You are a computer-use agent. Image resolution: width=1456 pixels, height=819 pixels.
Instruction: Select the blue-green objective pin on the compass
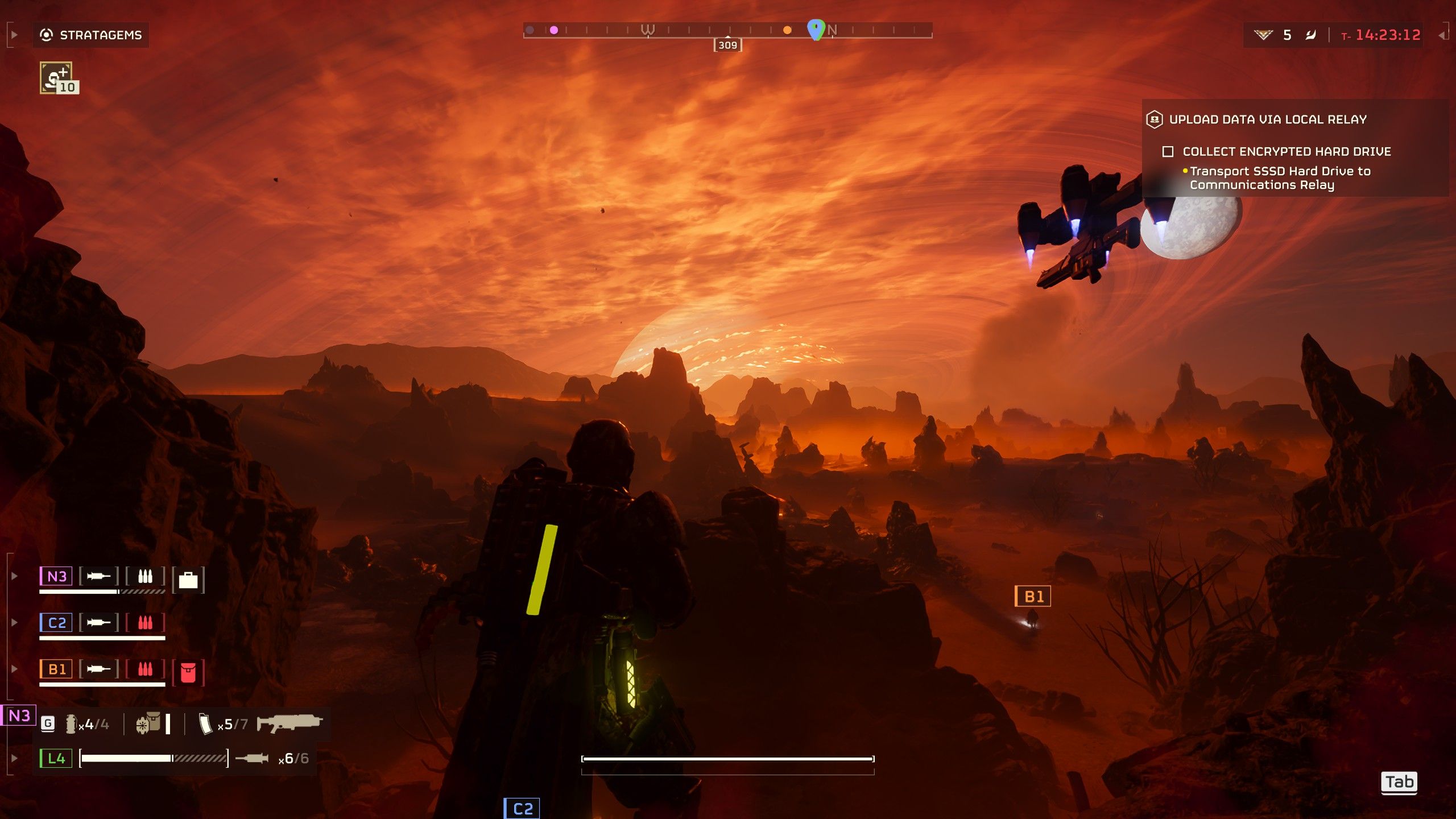[x=816, y=29]
